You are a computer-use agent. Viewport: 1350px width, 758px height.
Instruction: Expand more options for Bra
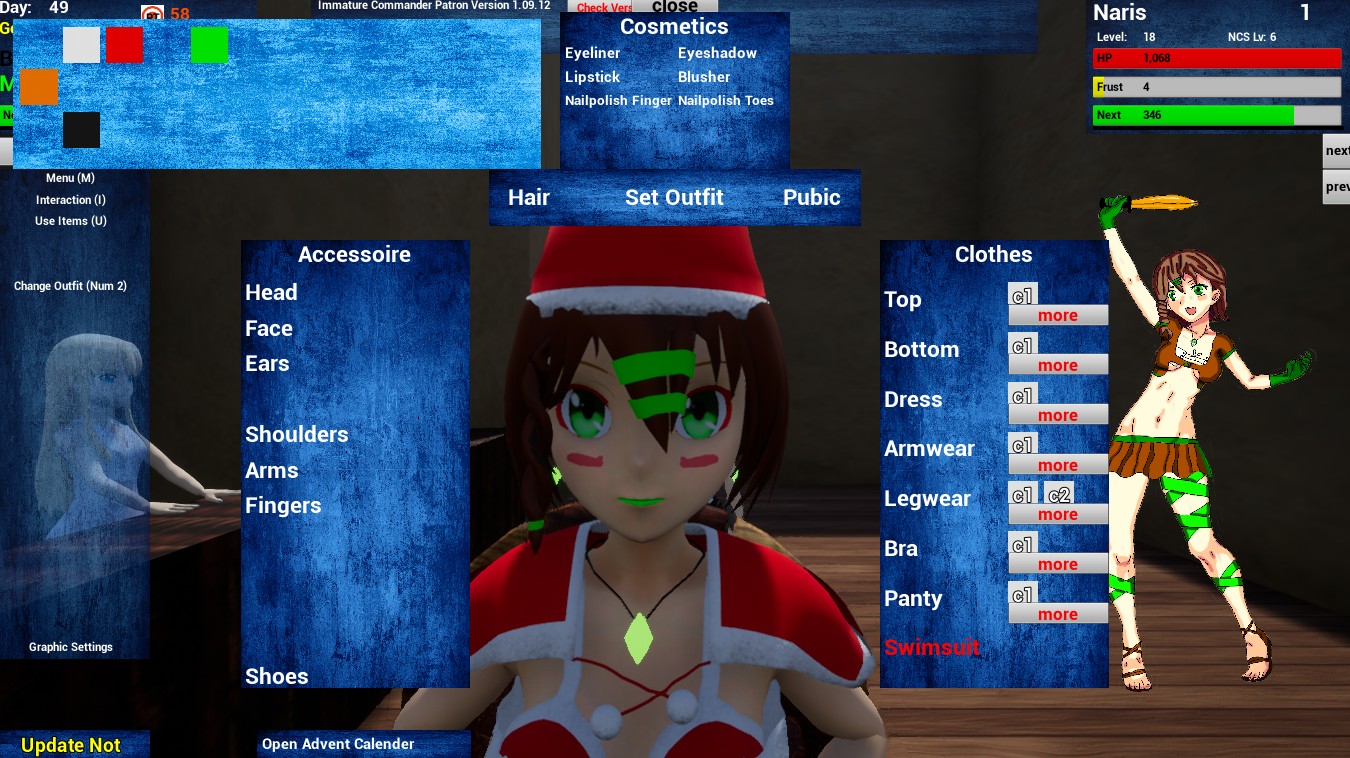pyautogui.click(x=1057, y=564)
